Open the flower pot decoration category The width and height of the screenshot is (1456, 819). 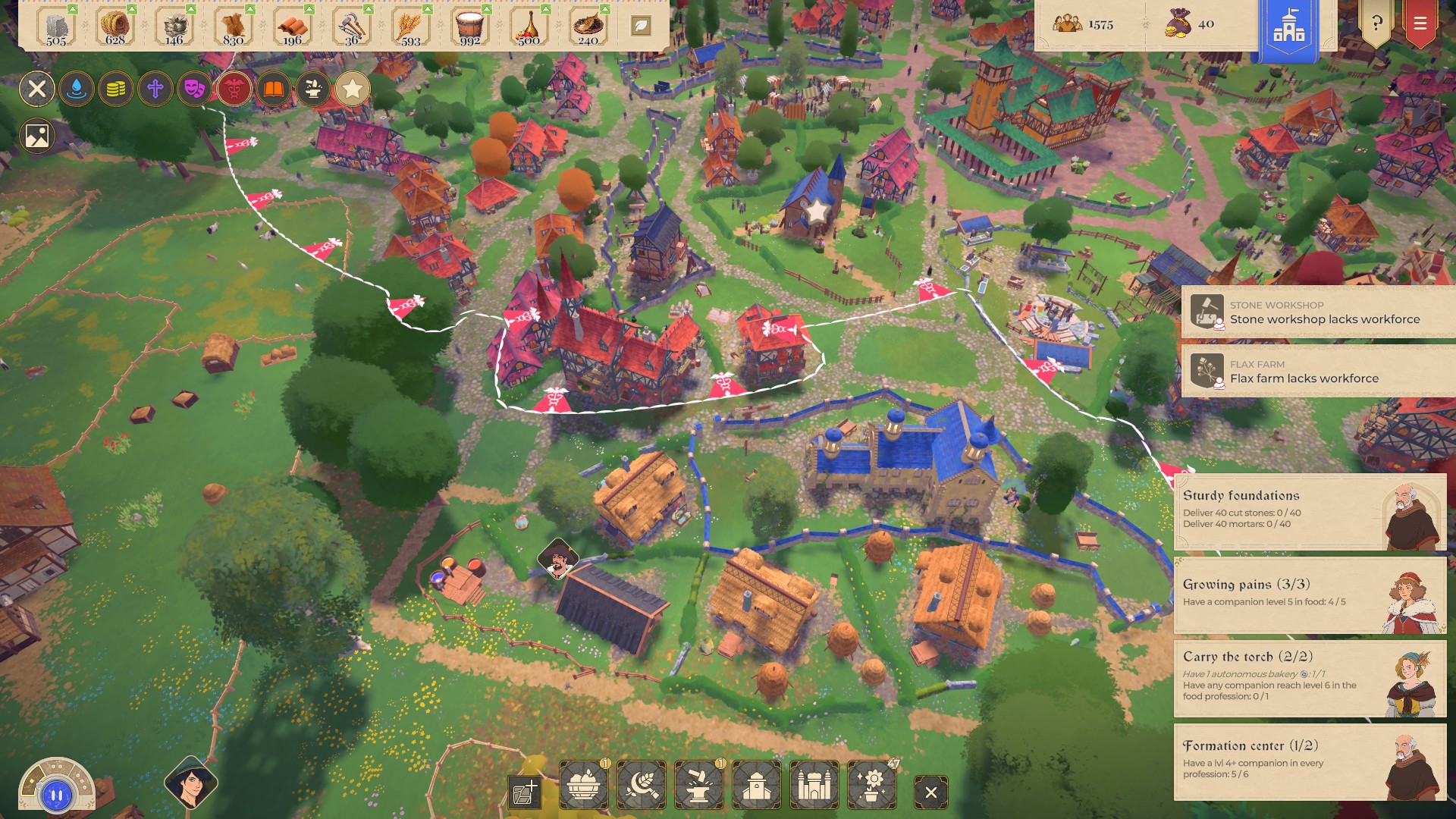point(871,786)
